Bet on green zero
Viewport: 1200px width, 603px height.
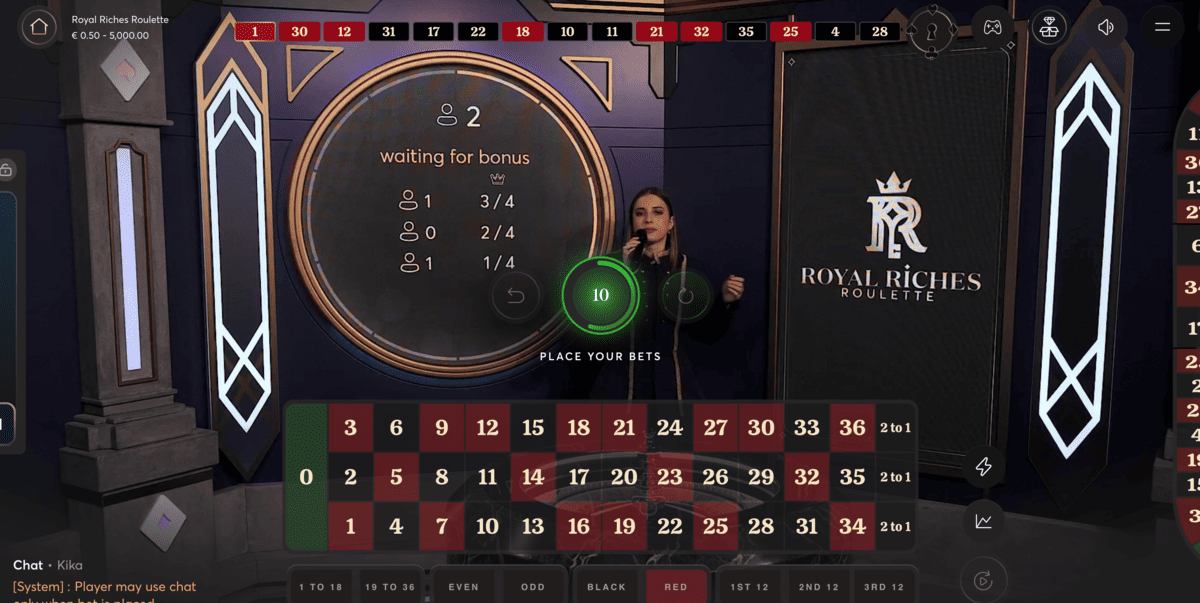306,477
